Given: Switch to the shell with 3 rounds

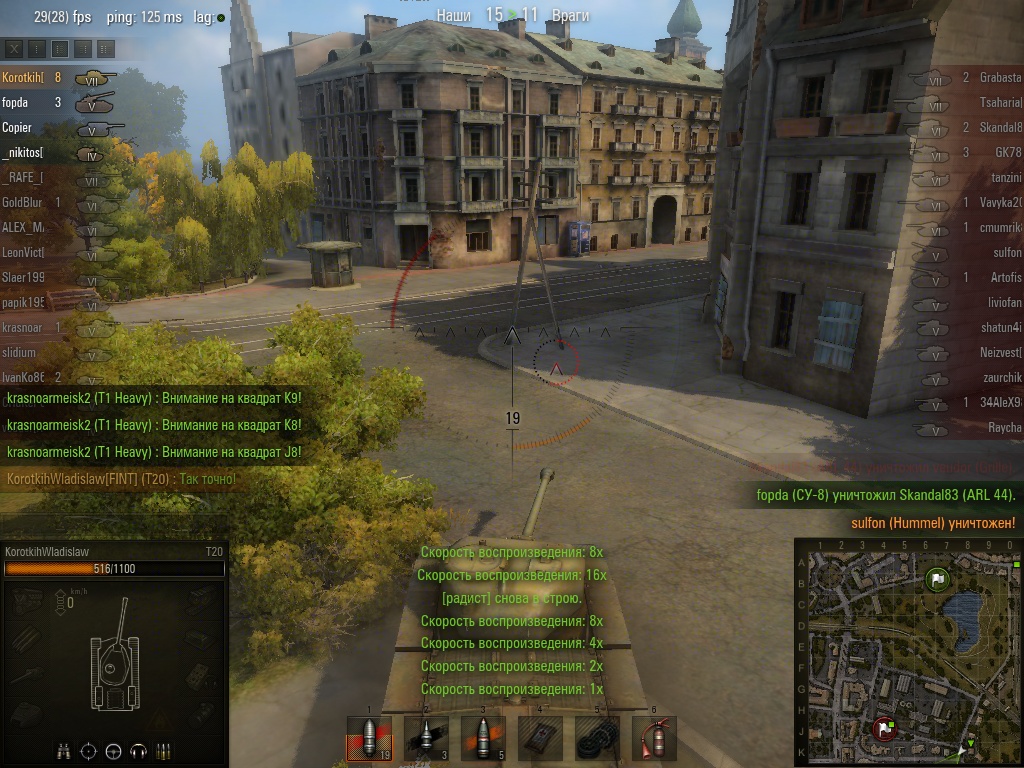Looking at the screenshot, I should (426, 739).
